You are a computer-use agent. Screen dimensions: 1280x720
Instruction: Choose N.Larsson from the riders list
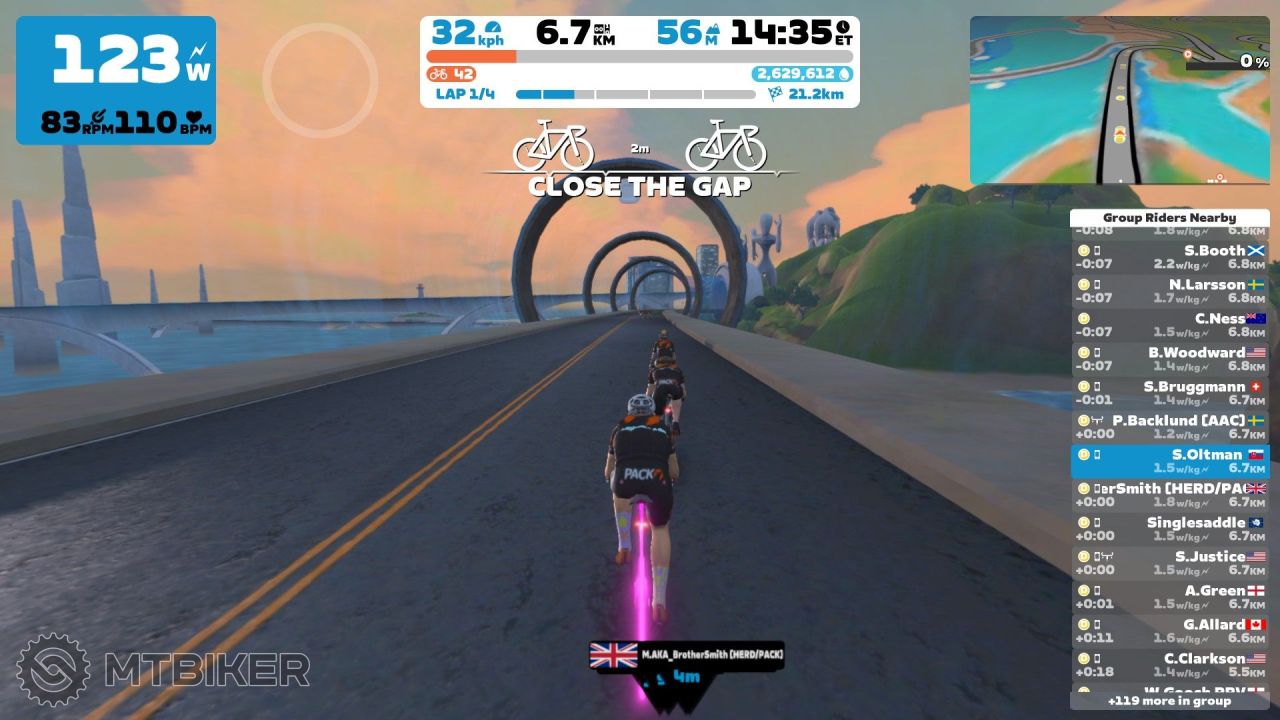point(1169,291)
